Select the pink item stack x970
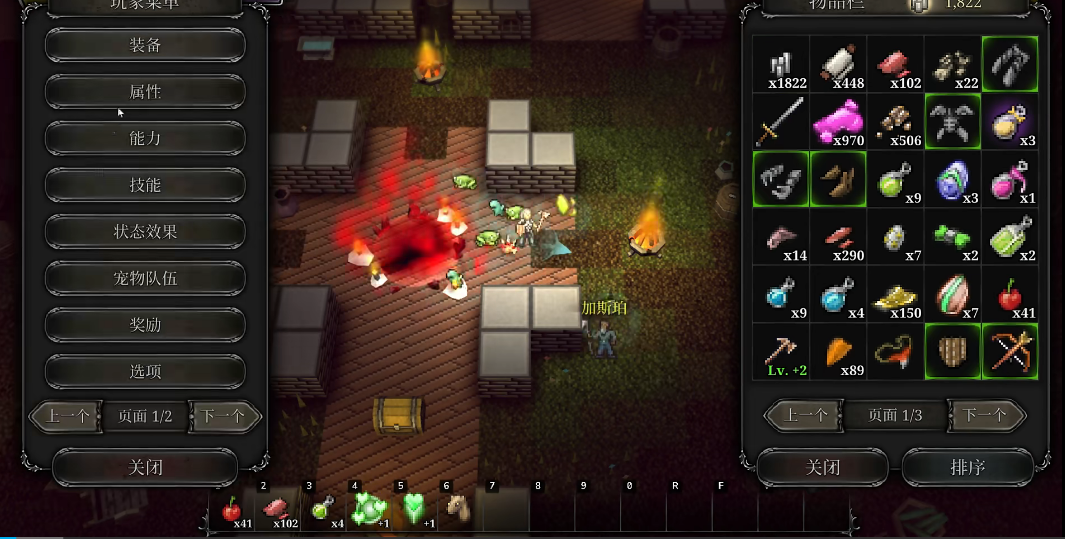Screen dimensions: 1065x539 [838, 122]
